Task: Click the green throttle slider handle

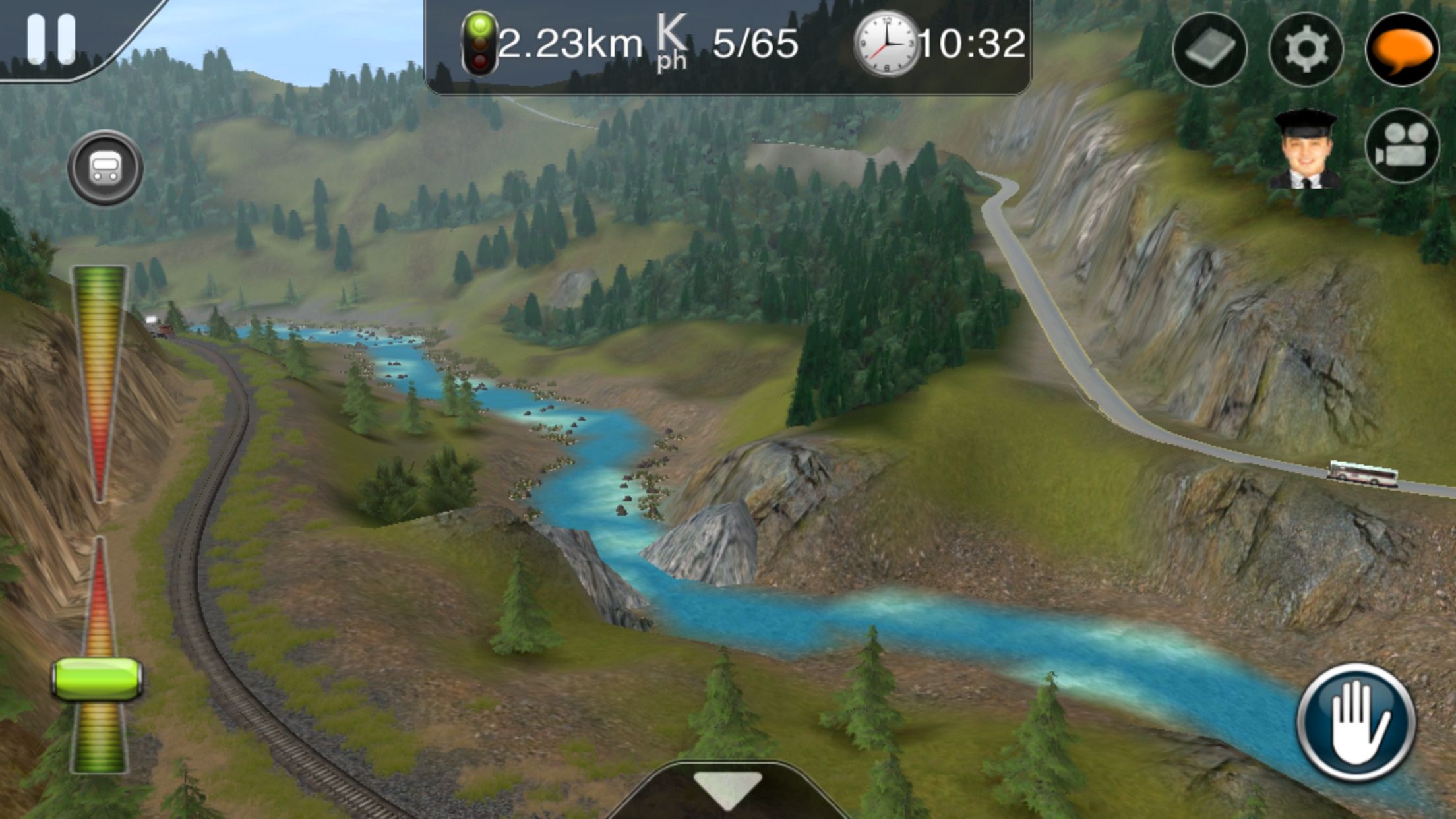Action: [98, 679]
